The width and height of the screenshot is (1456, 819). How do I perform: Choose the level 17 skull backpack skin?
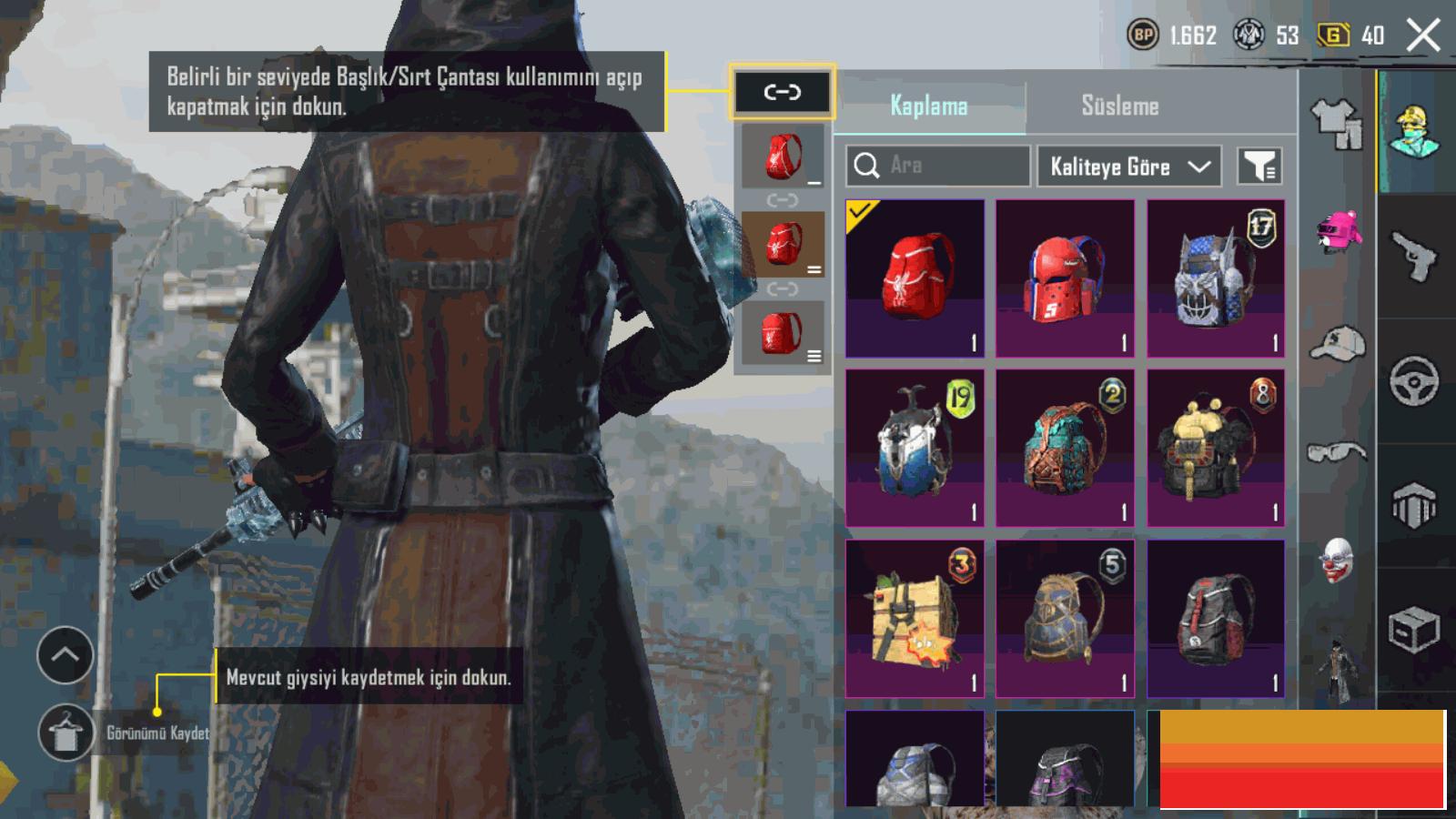coord(1216,278)
